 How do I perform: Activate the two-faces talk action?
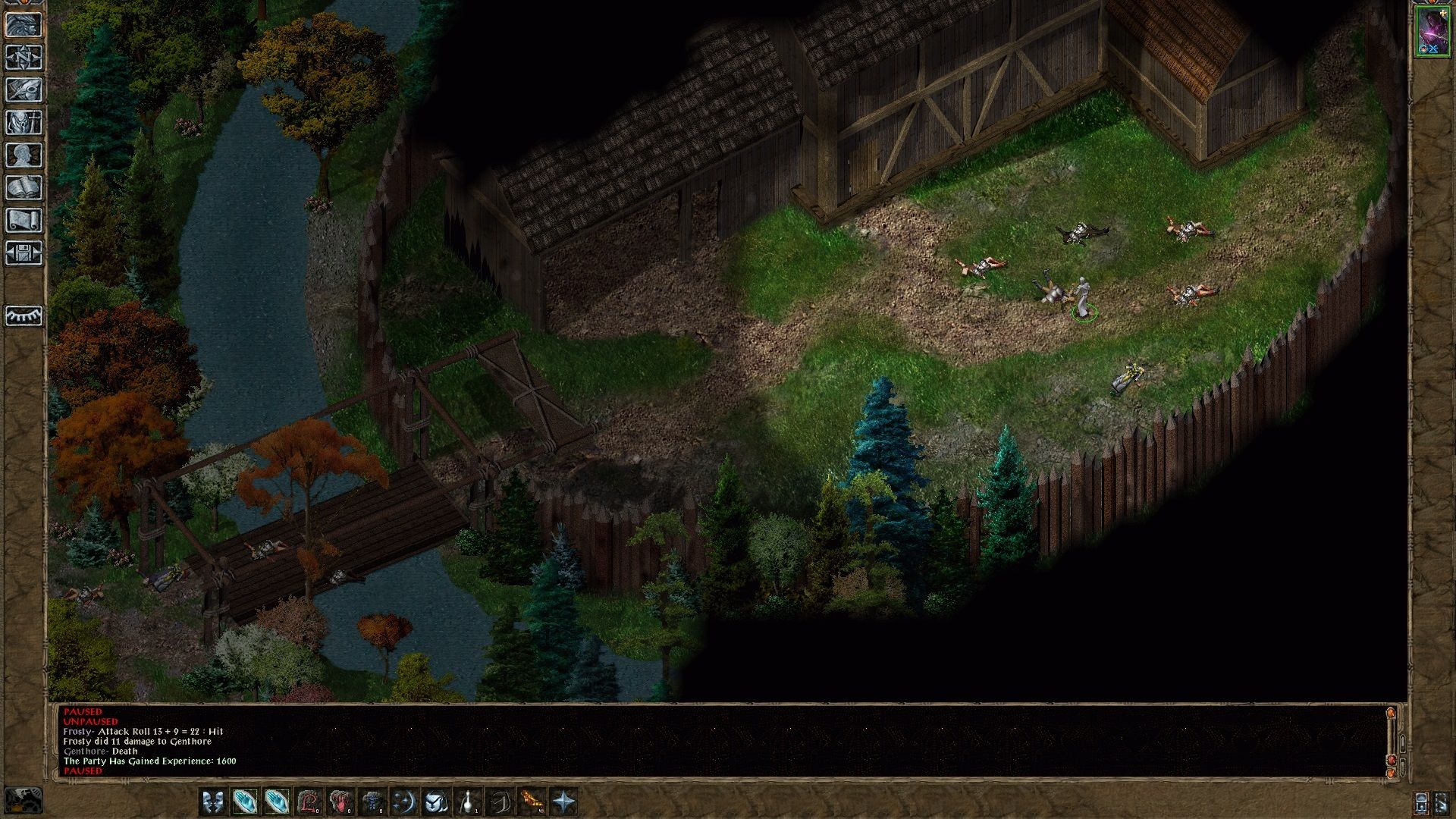tap(213, 802)
